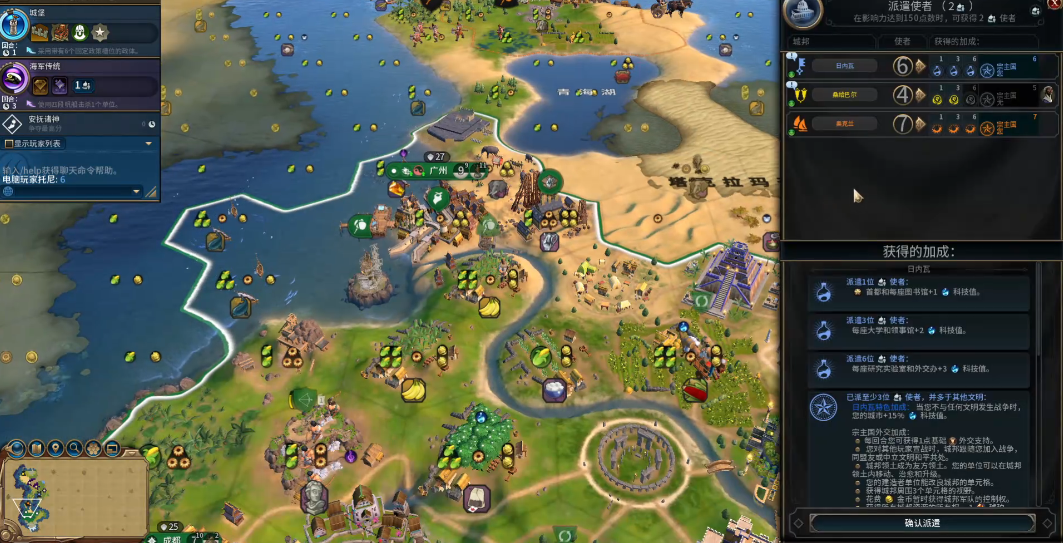The width and height of the screenshot is (1063, 543).
Task: Add an envoy to 日内瓦 using its arrow
Action: [x=920, y=67]
